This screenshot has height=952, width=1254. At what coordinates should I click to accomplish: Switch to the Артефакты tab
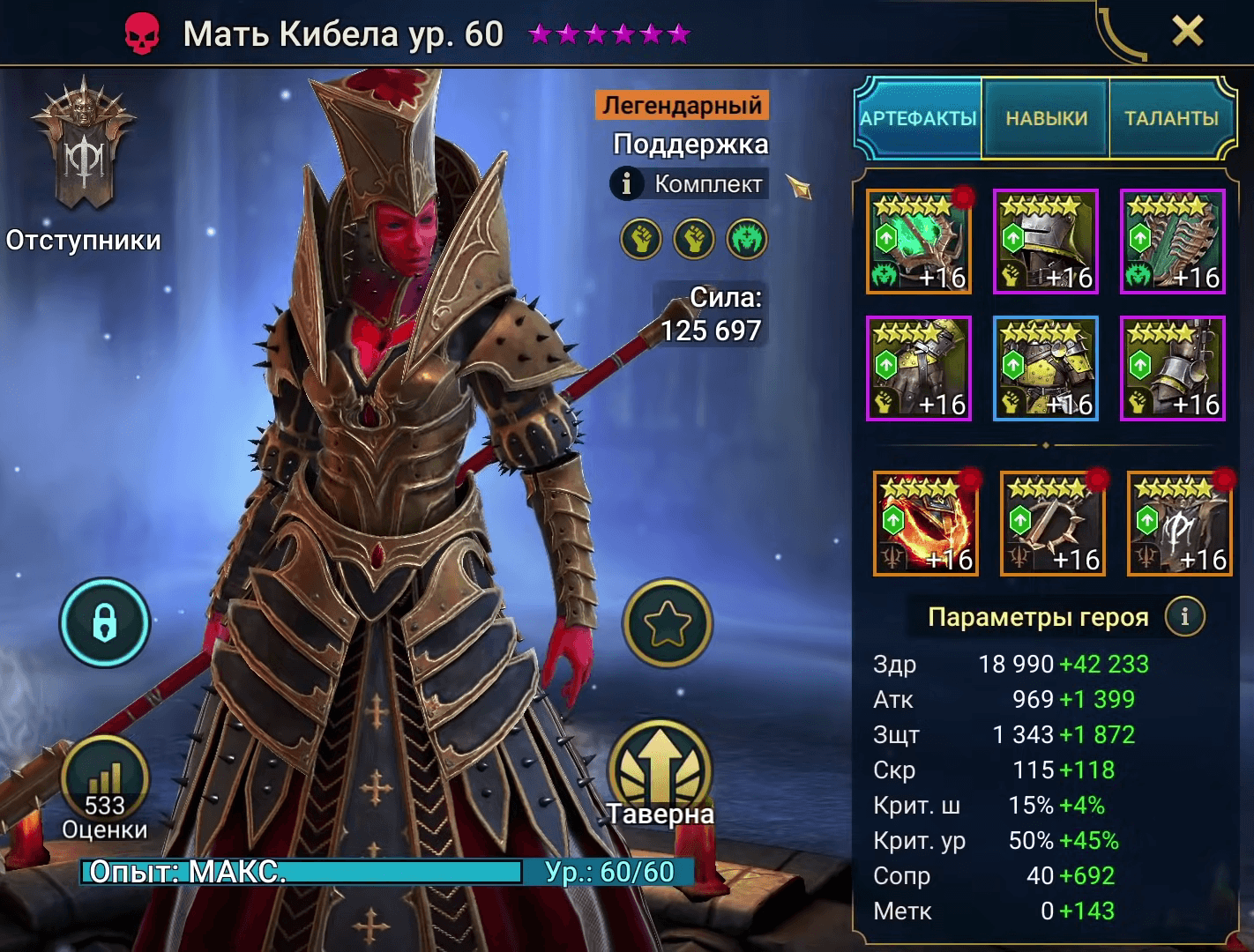[918, 118]
